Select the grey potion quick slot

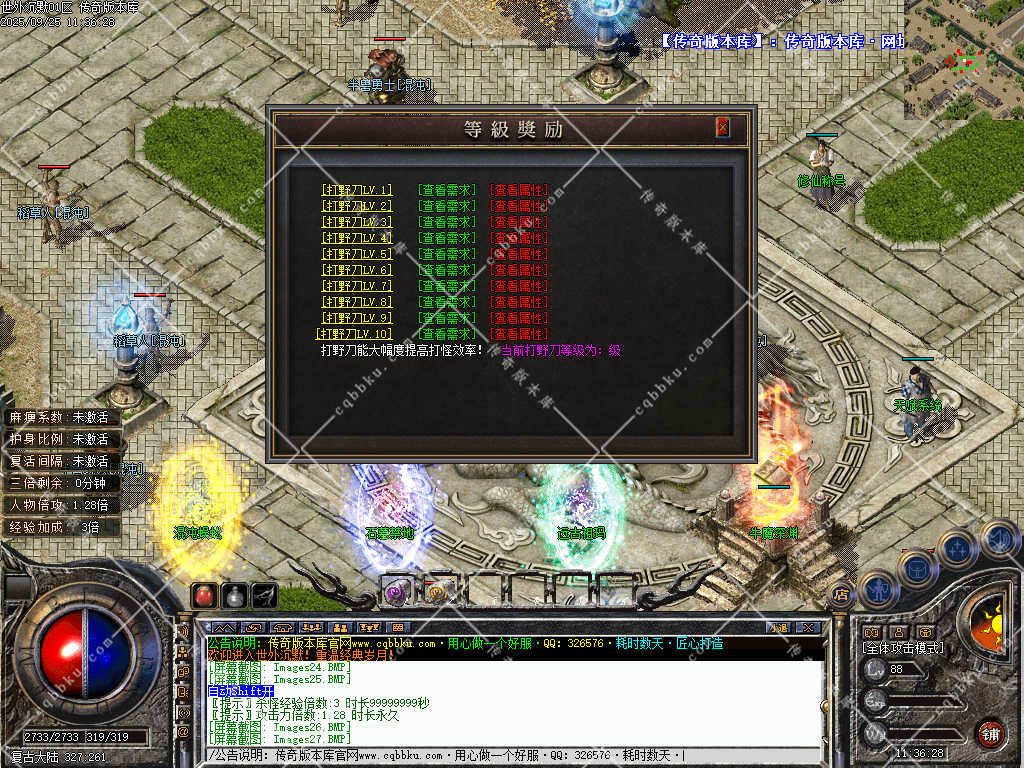click(x=234, y=596)
